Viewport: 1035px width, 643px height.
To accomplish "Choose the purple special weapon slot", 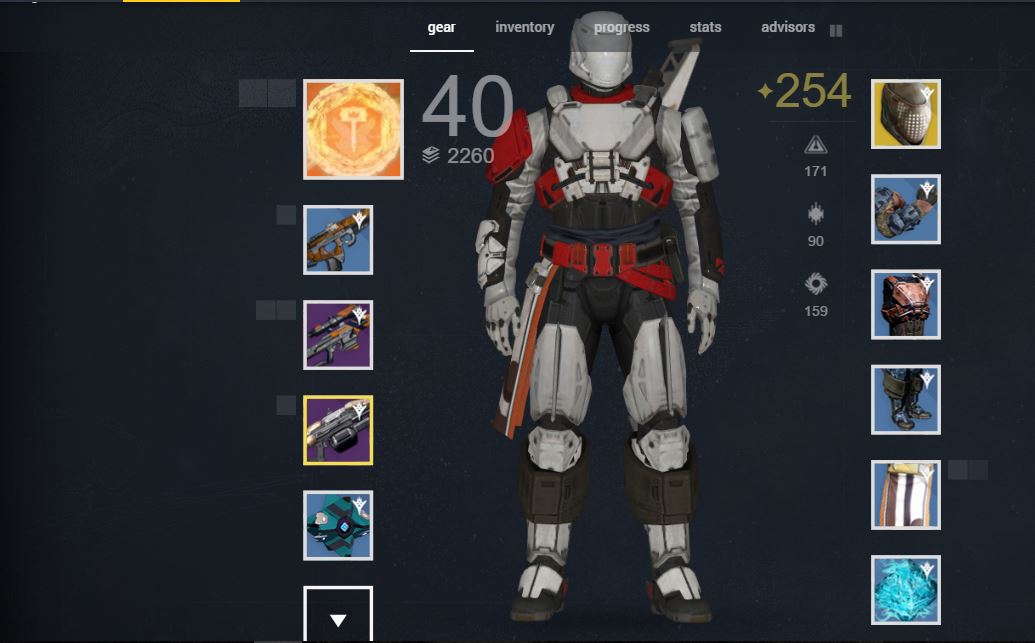I will (x=338, y=335).
